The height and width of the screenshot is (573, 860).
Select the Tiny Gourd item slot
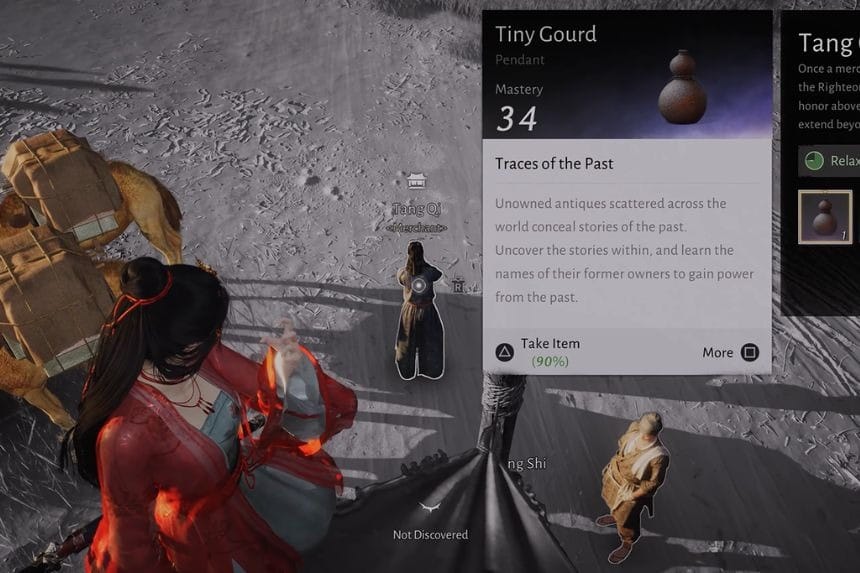pyautogui.click(x=825, y=217)
